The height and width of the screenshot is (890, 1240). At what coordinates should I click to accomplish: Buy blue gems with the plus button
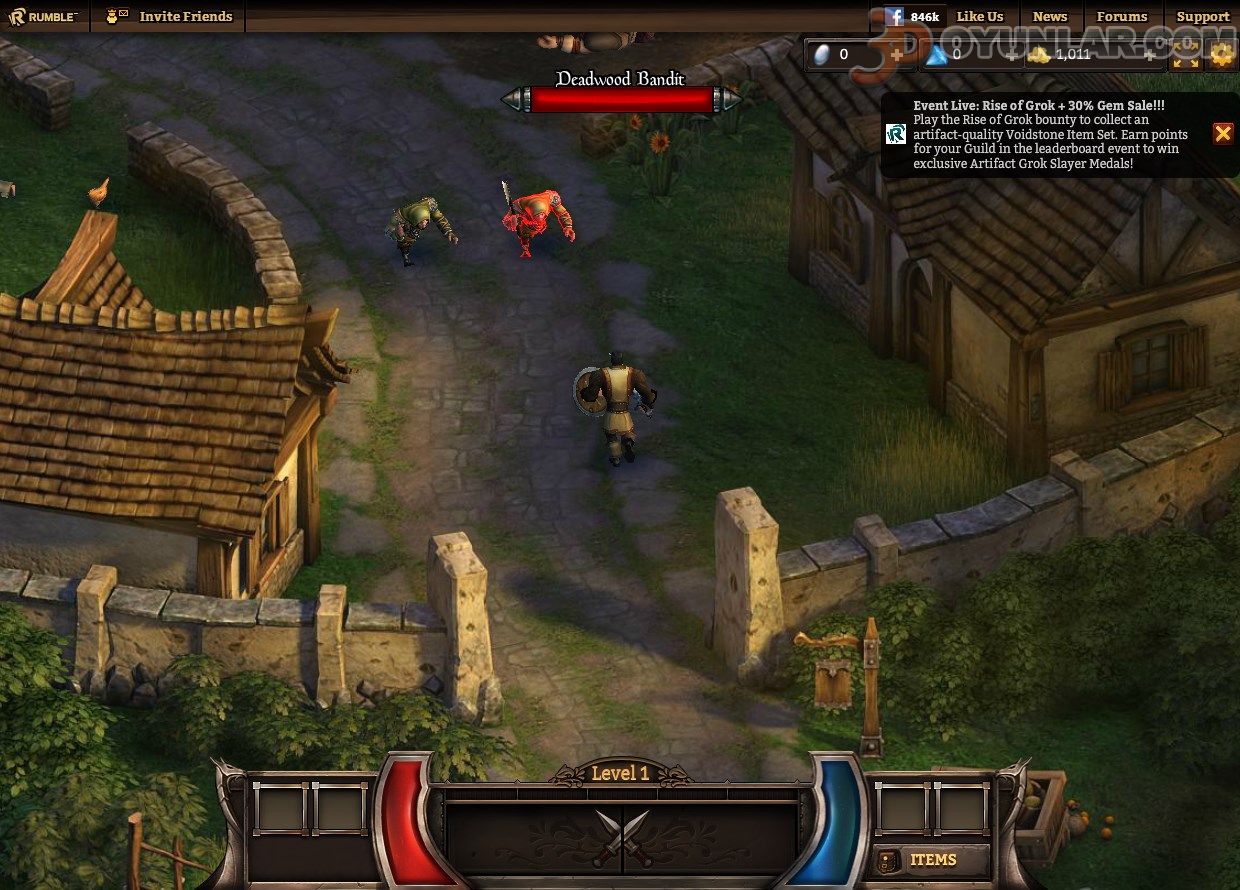click(x=1010, y=55)
